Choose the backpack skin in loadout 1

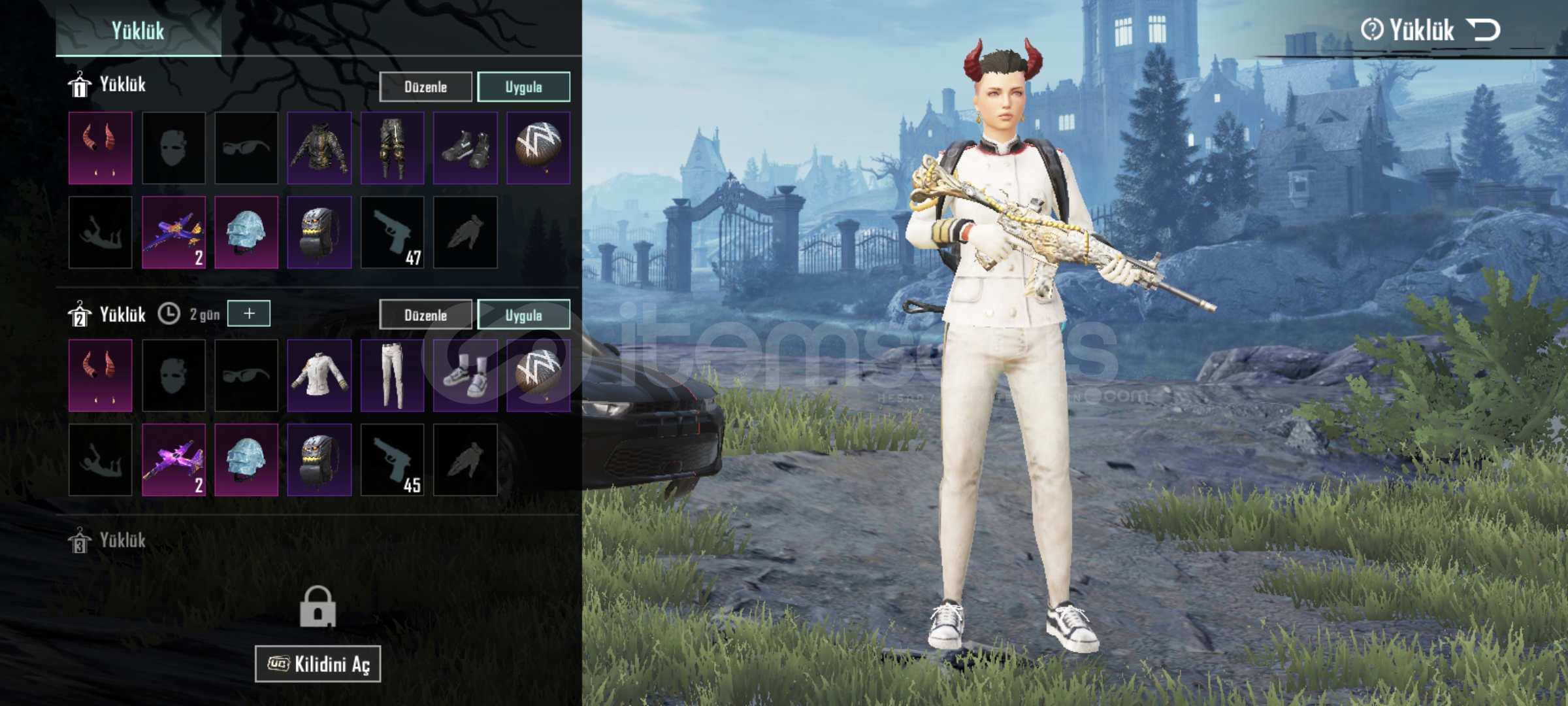[x=319, y=233]
